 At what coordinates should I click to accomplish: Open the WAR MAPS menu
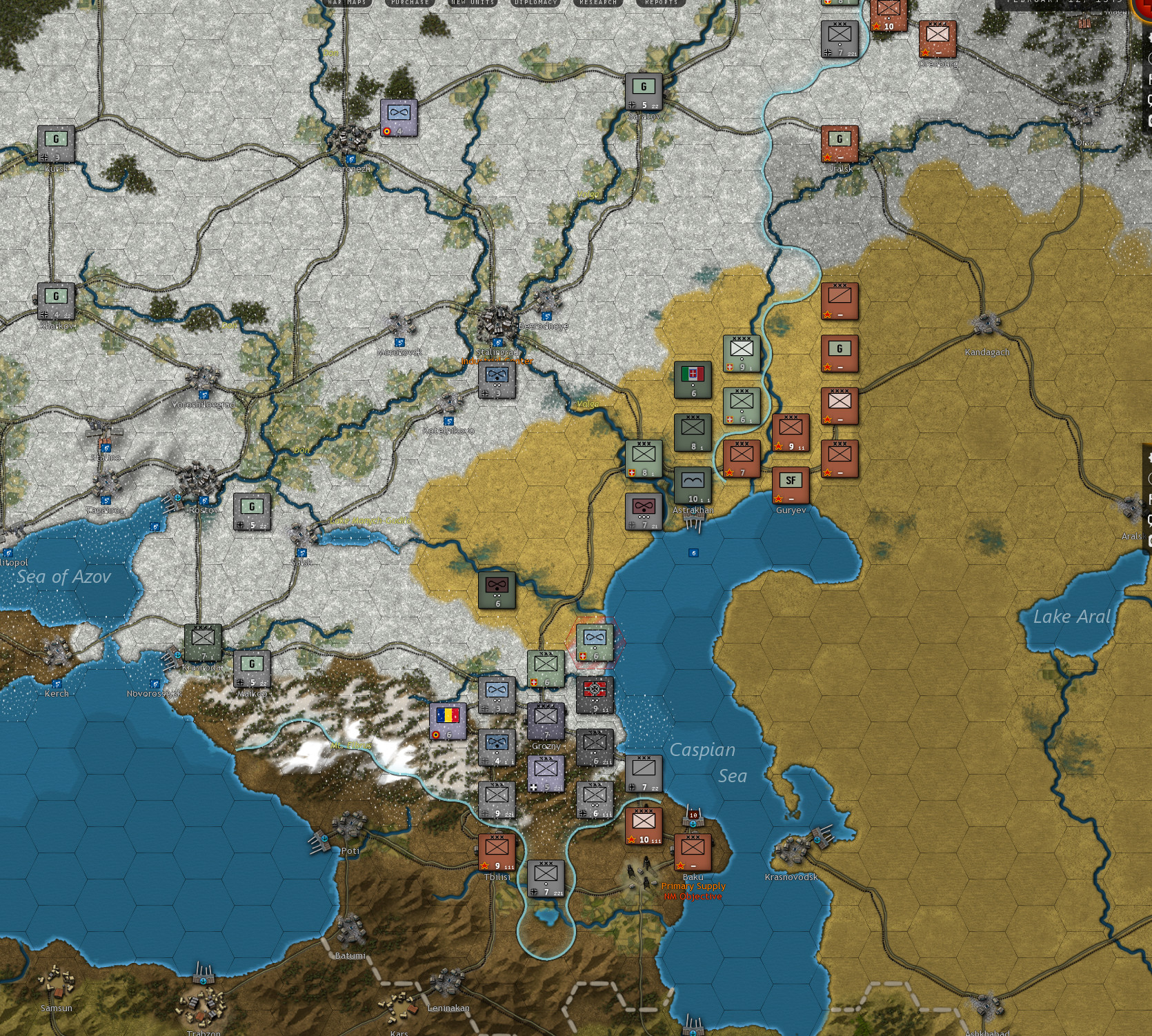346,3
